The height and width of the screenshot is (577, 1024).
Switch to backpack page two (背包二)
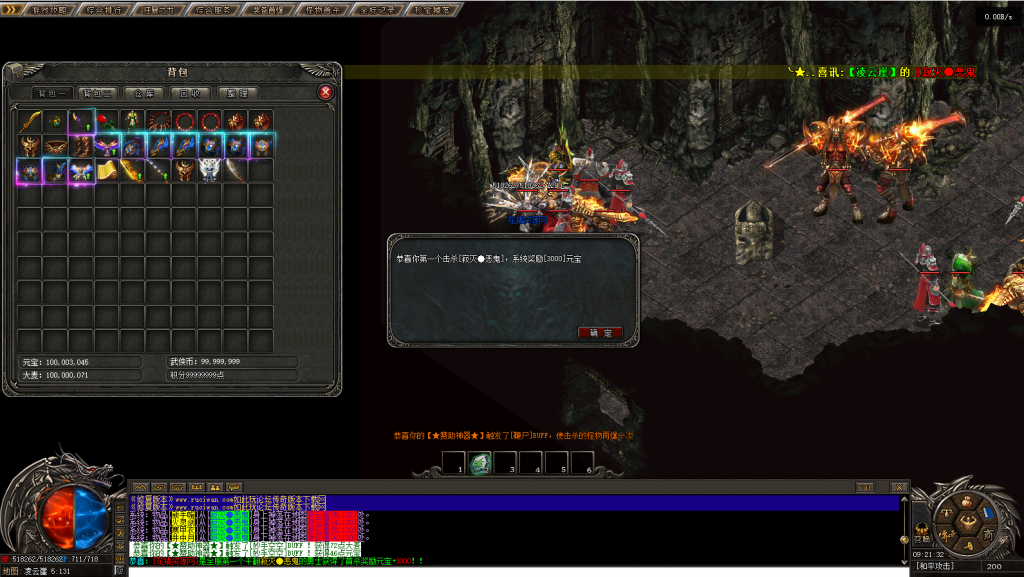click(x=97, y=93)
